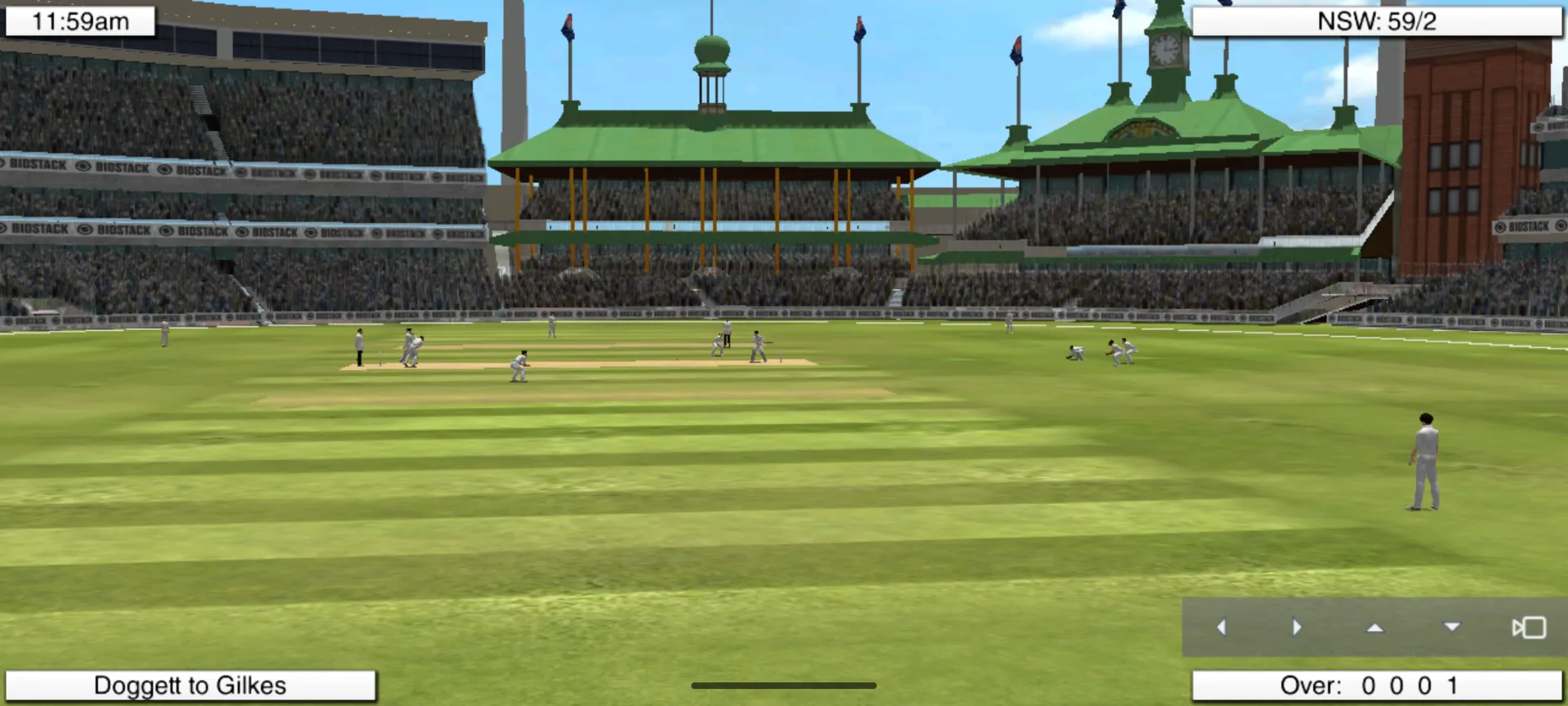Select the Doggett to Gilkes commentary bar
Image resolution: width=1568 pixels, height=706 pixels.
coord(190,686)
